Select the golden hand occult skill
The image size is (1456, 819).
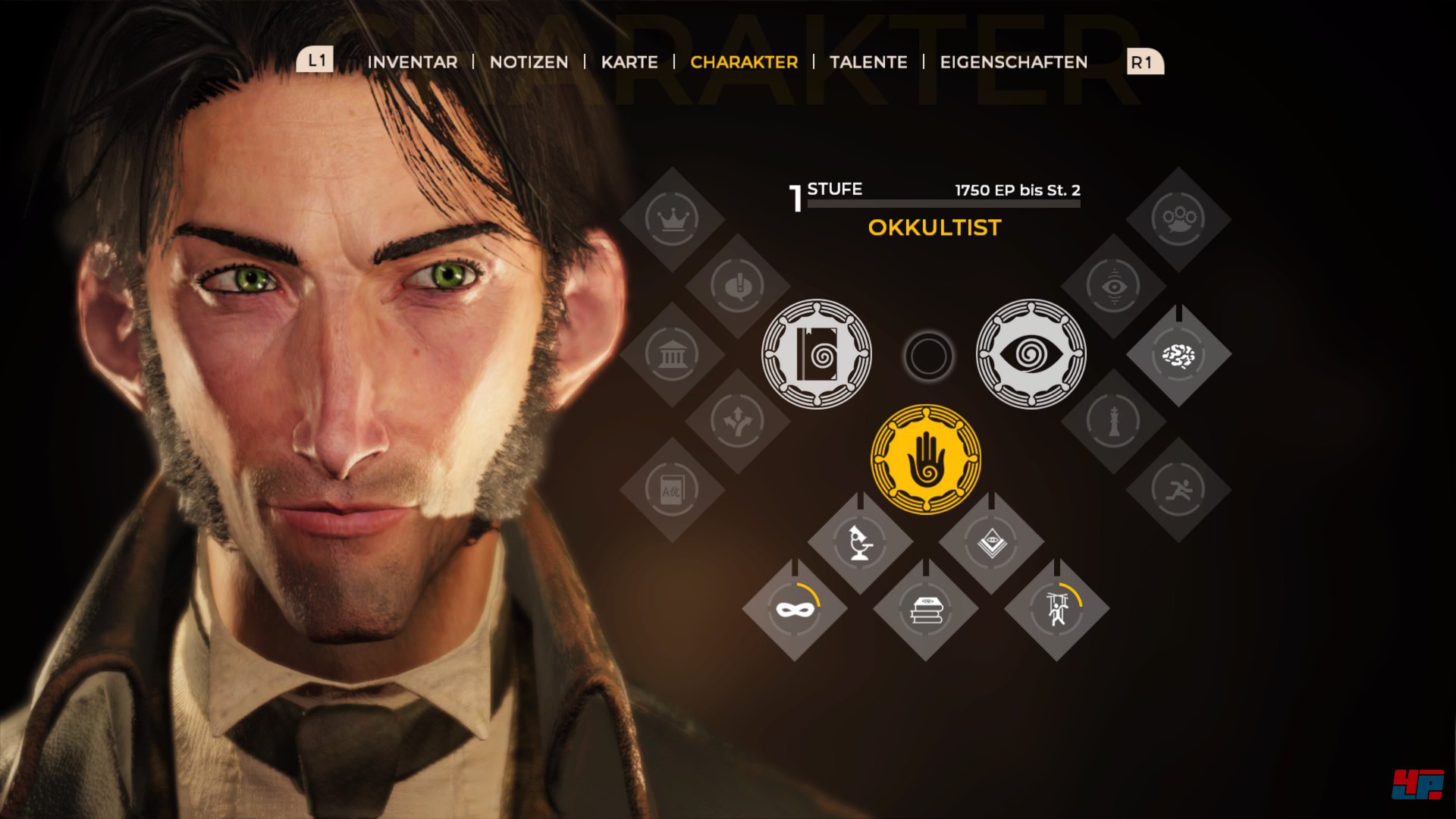point(926,460)
